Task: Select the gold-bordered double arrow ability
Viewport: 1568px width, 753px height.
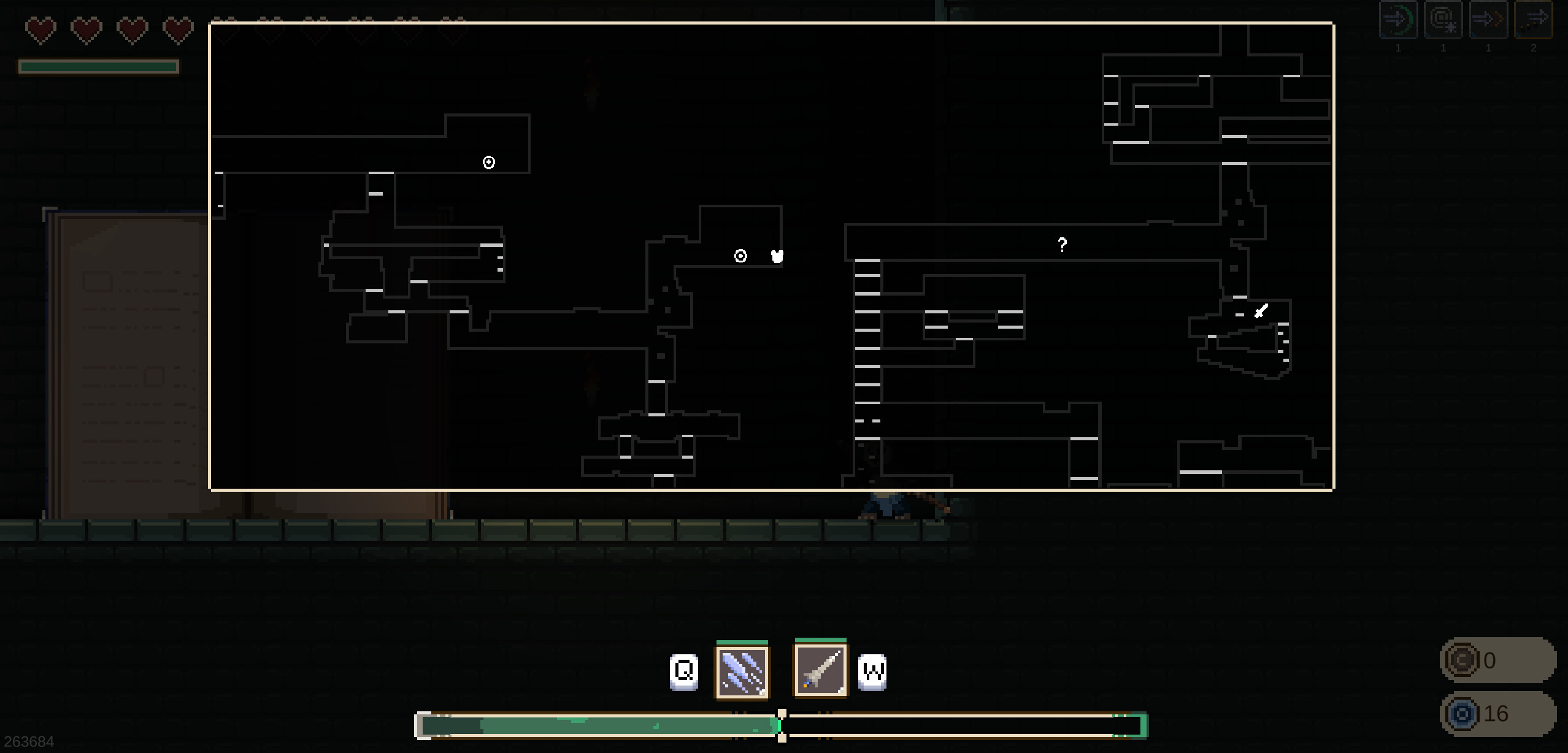Action: tap(1535, 18)
